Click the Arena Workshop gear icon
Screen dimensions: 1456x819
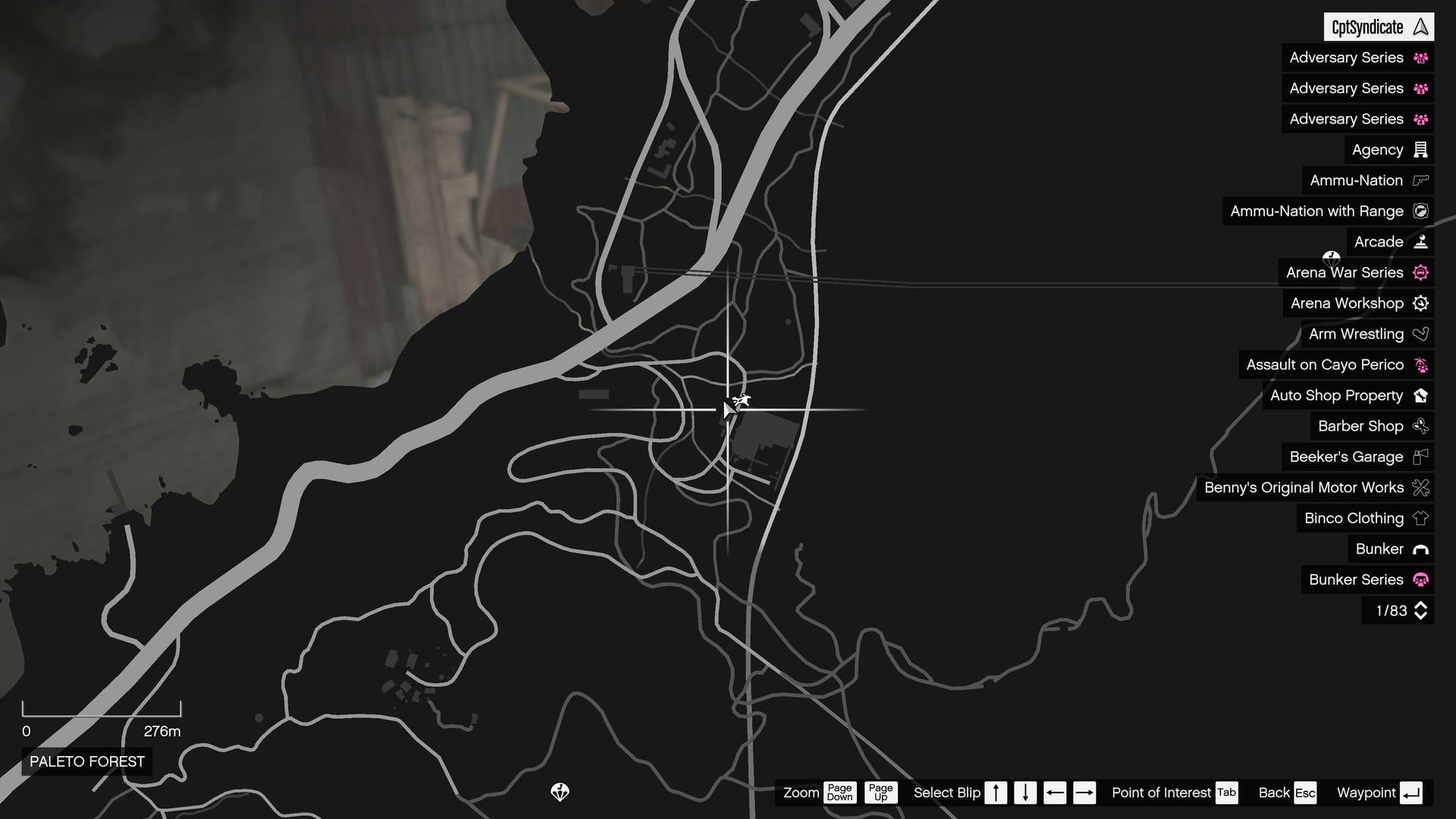coord(1420,303)
